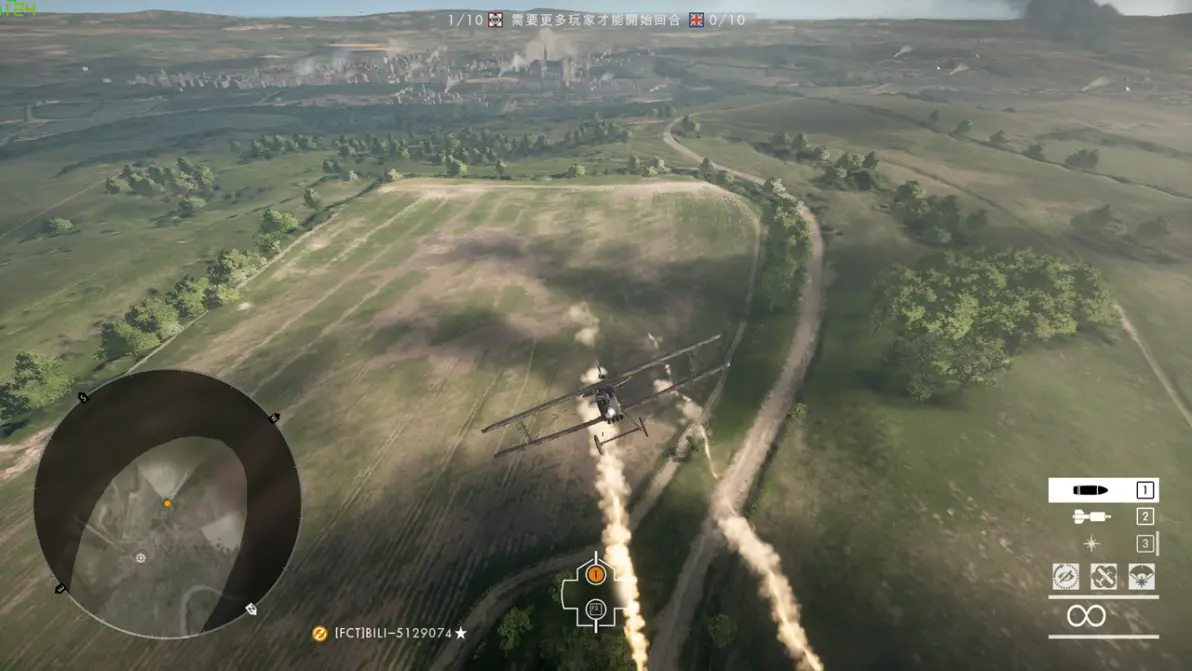The width and height of the screenshot is (1192, 671).
Task: Select the German Empire team flag
Action: 495,20
